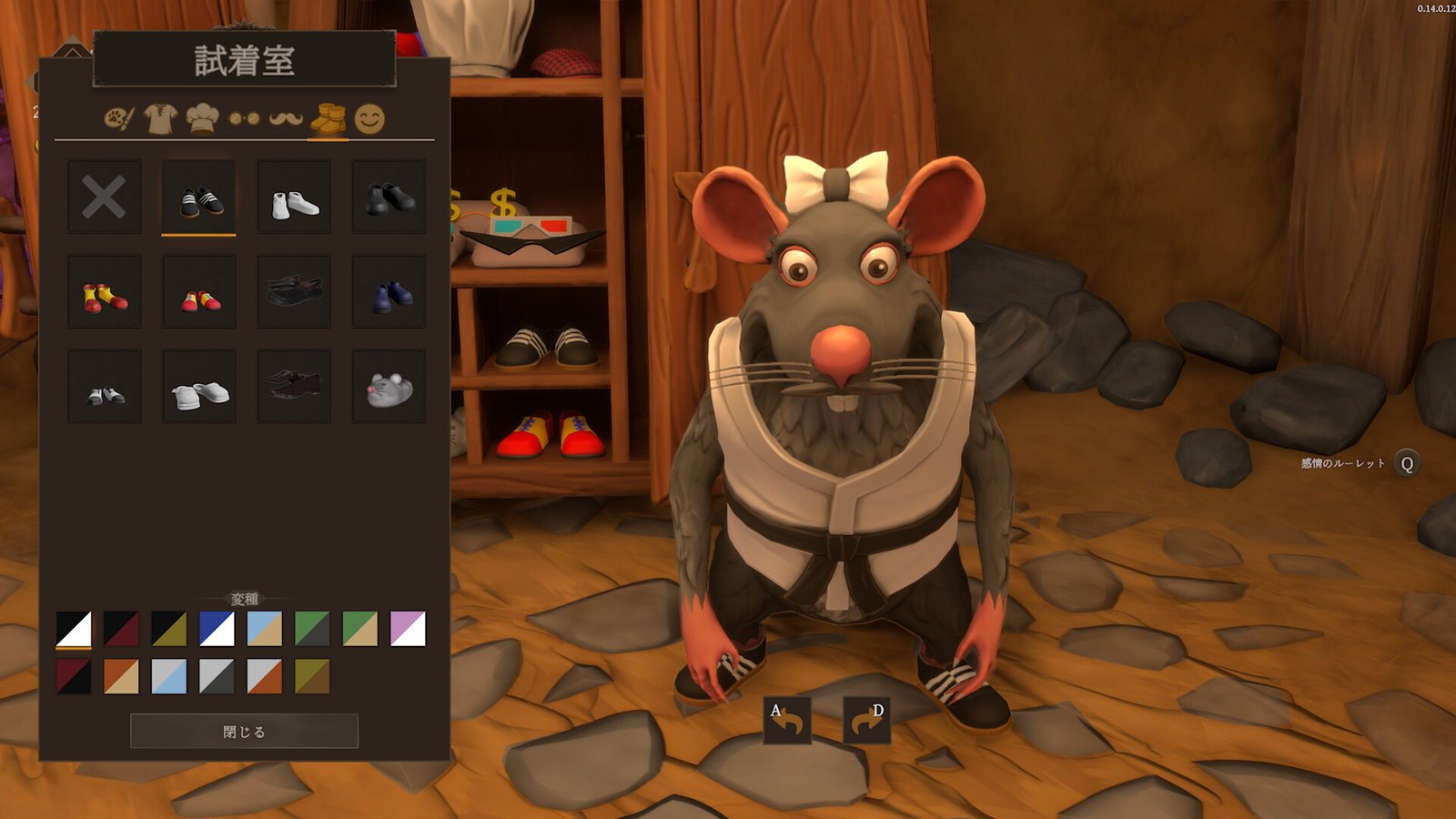Pick the grey mouse slippers

(x=389, y=387)
